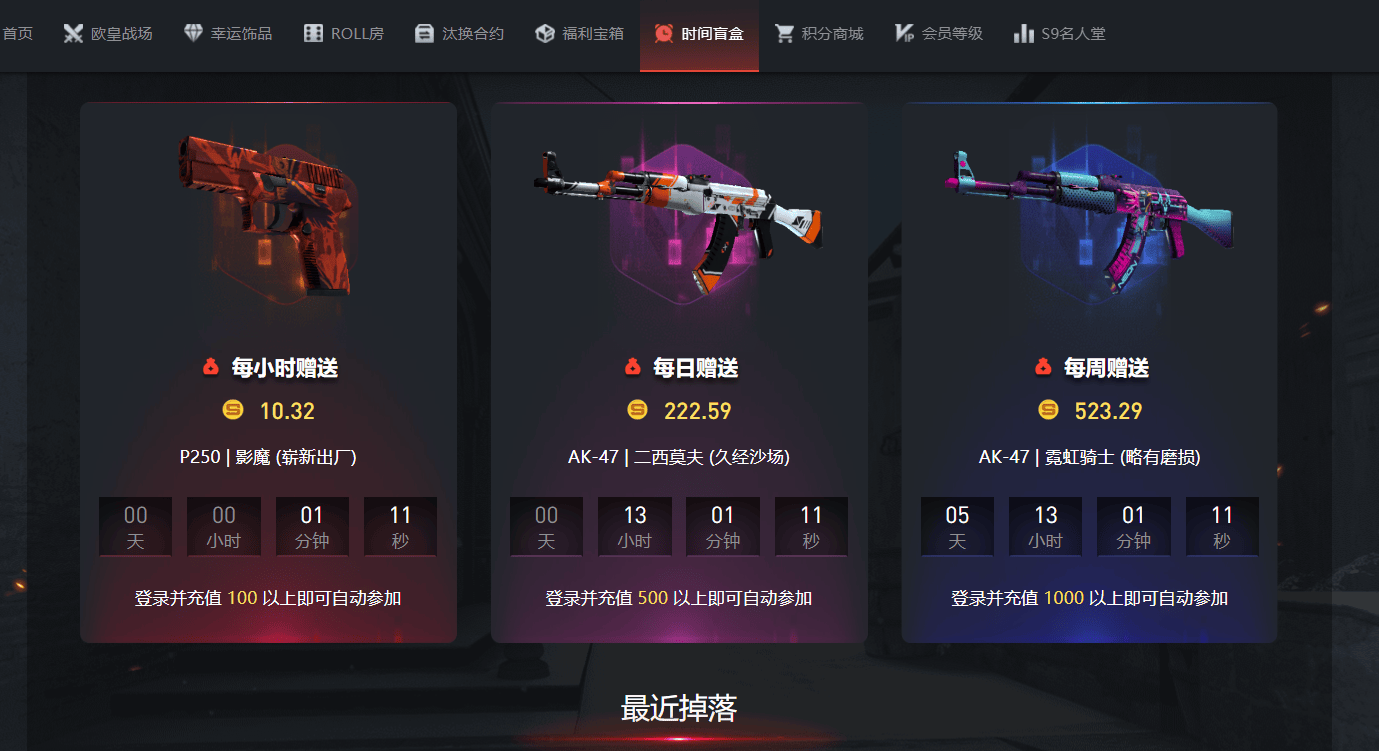Image resolution: width=1379 pixels, height=751 pixels.
Task: Click the 福利宝箱 treasure box icon
Action: click(544, 32)
